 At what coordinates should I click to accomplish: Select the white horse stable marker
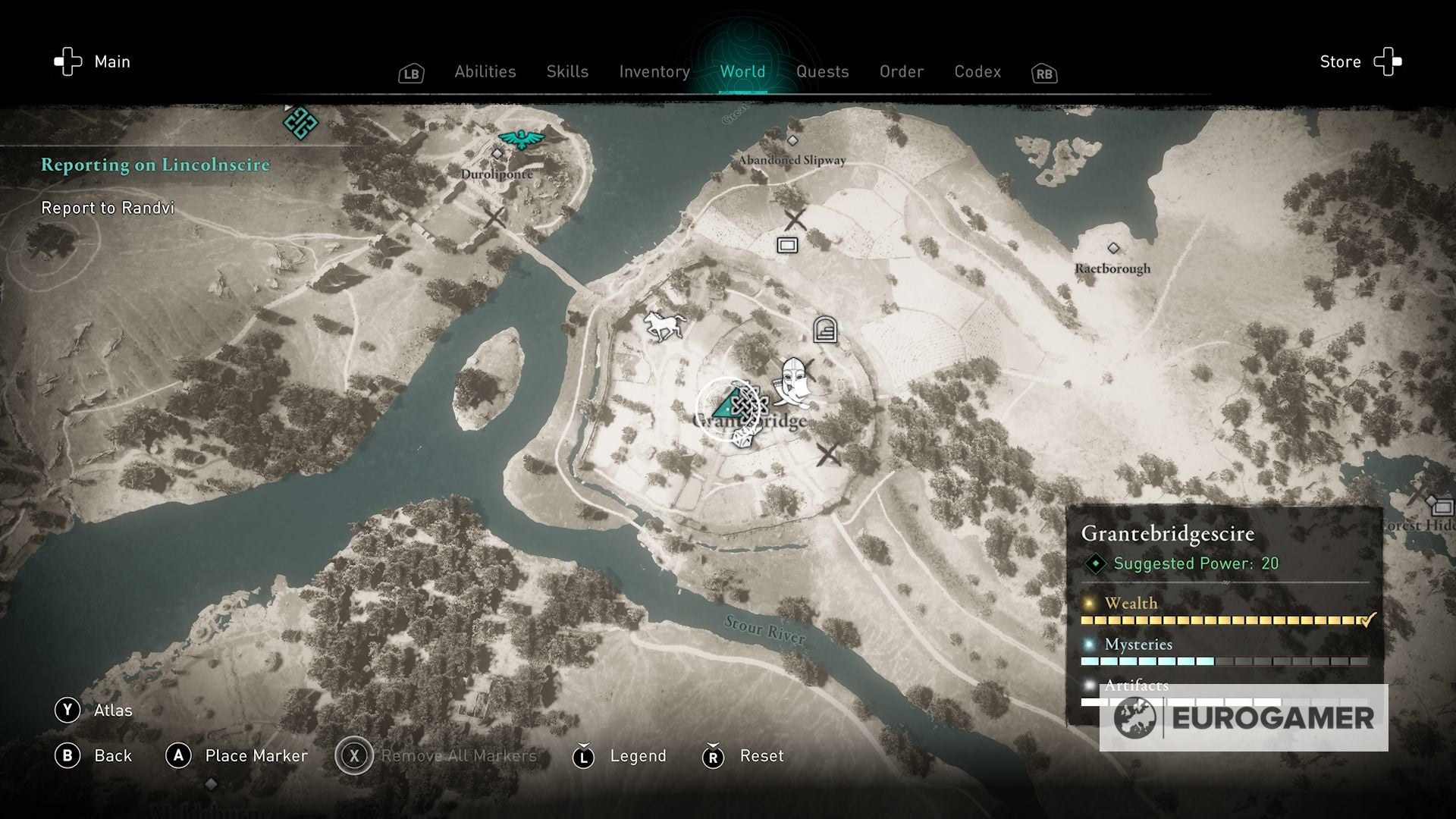(664, 325)
